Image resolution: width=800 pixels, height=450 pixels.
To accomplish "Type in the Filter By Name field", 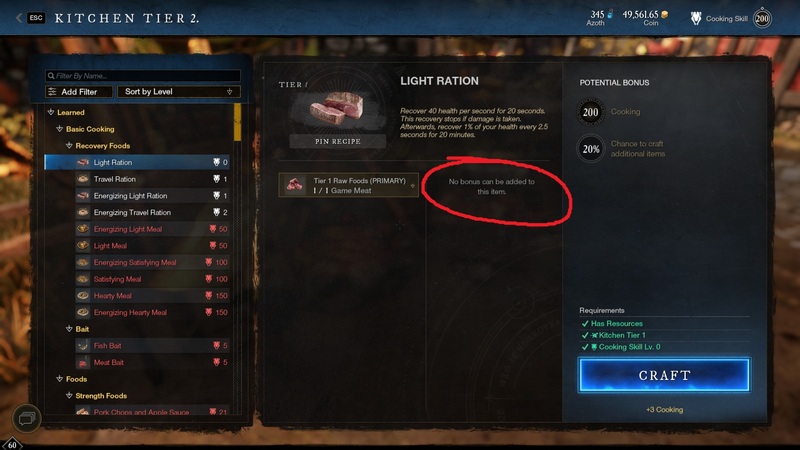I will point(146,75).
